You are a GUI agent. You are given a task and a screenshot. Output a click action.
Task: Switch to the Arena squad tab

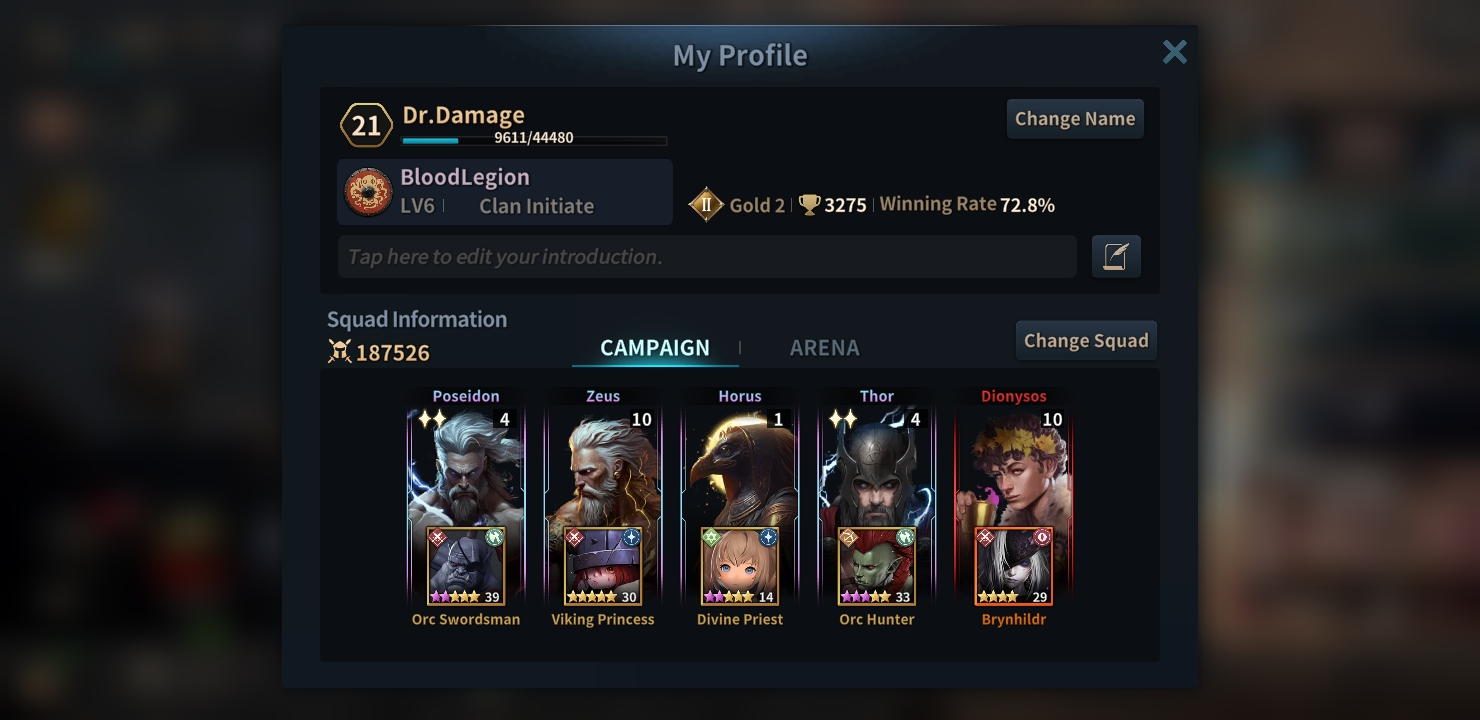(824, 348)
